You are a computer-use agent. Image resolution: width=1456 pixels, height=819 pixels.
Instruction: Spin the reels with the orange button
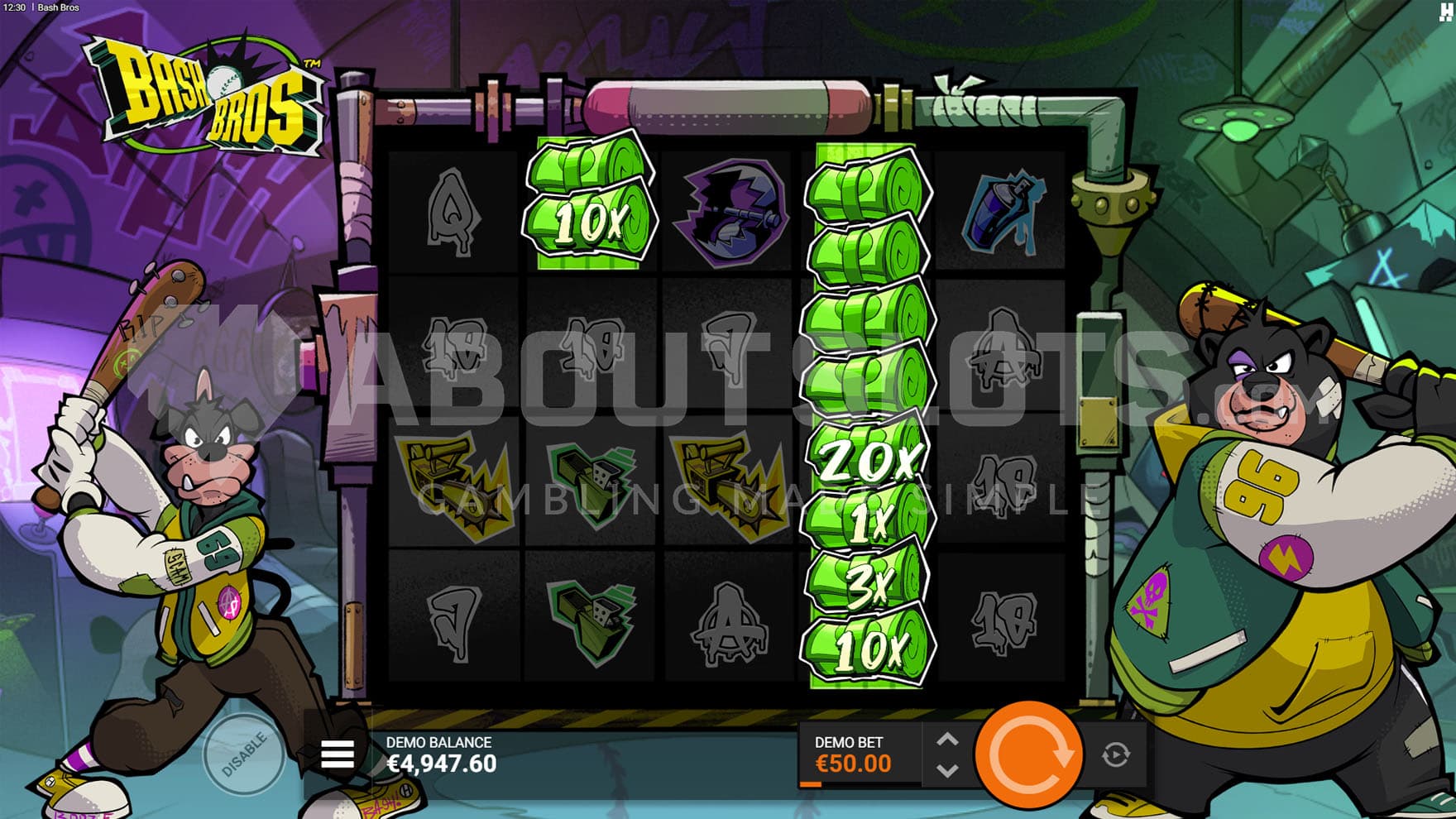1029,754
